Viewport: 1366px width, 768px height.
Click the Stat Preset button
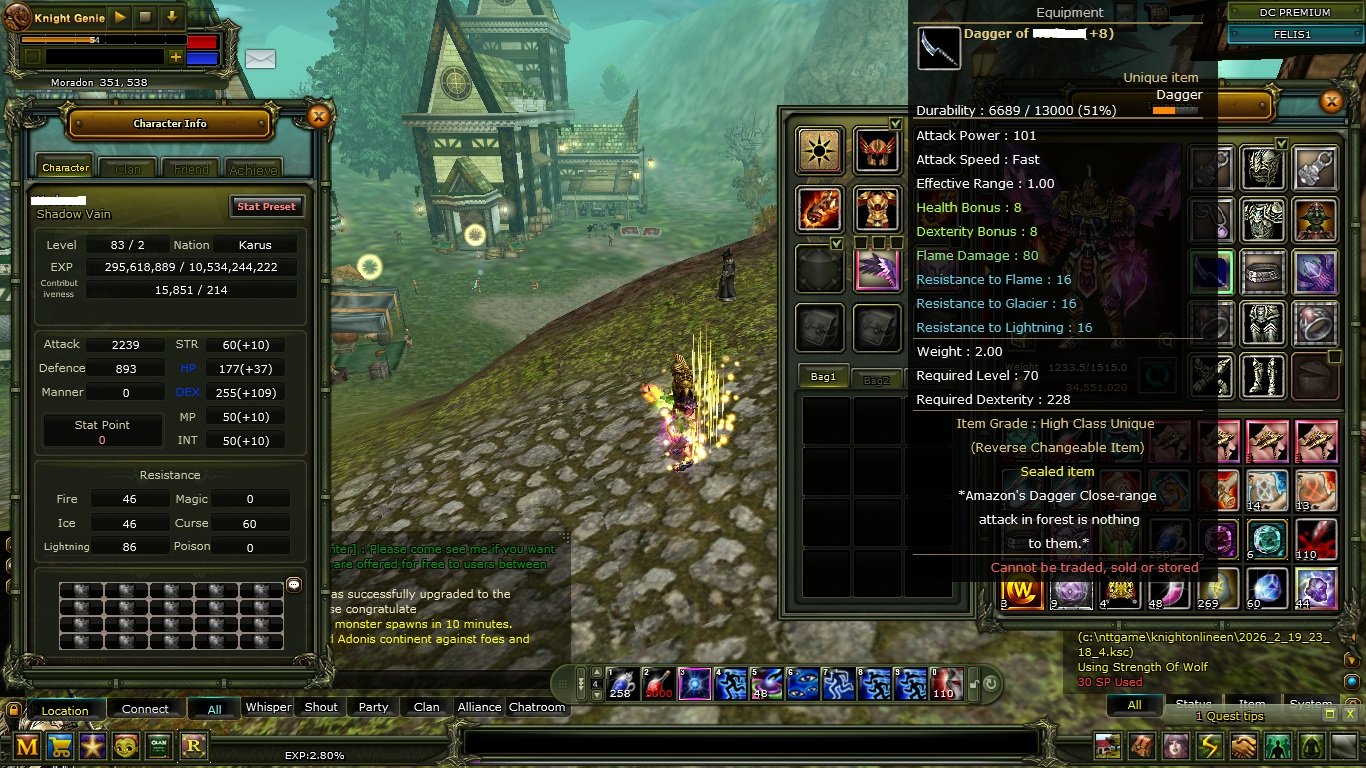(266, 206)
